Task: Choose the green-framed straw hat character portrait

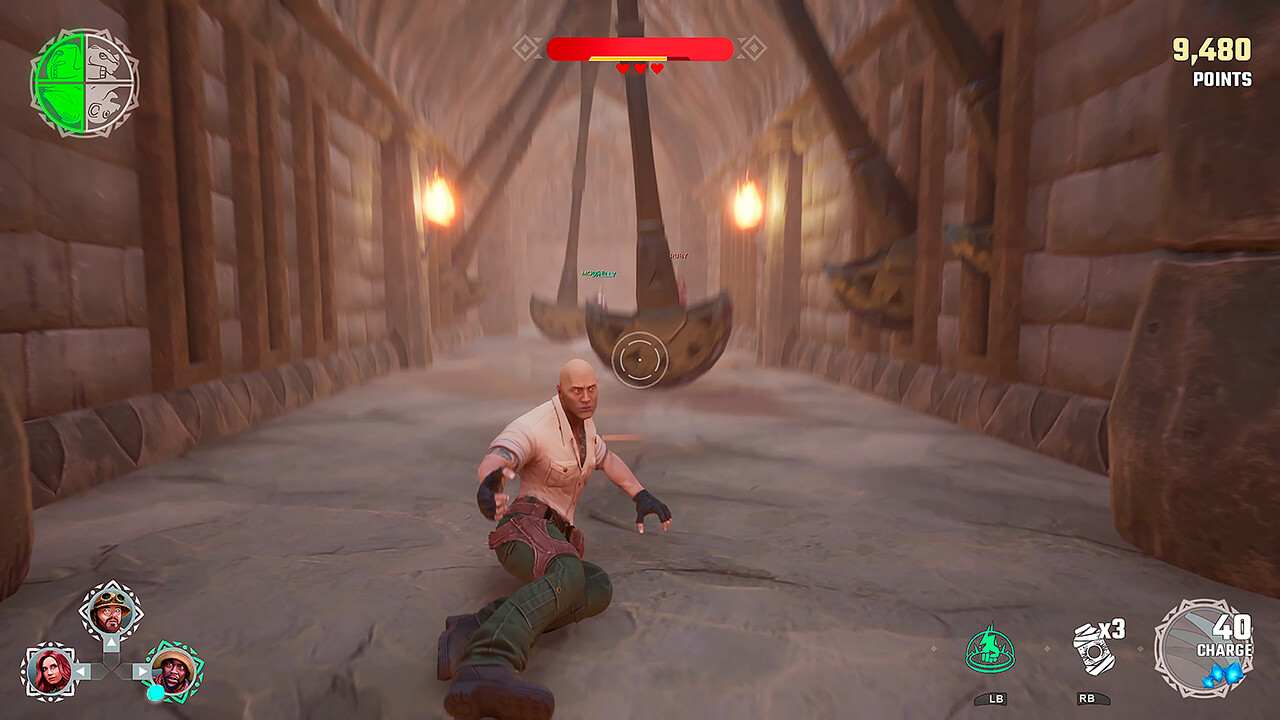Action: [x=175, y=671]
